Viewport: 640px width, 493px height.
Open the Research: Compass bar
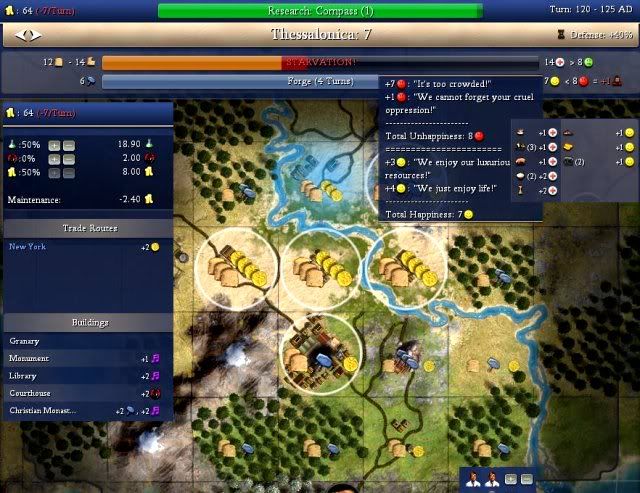click(x=320, y=11)
